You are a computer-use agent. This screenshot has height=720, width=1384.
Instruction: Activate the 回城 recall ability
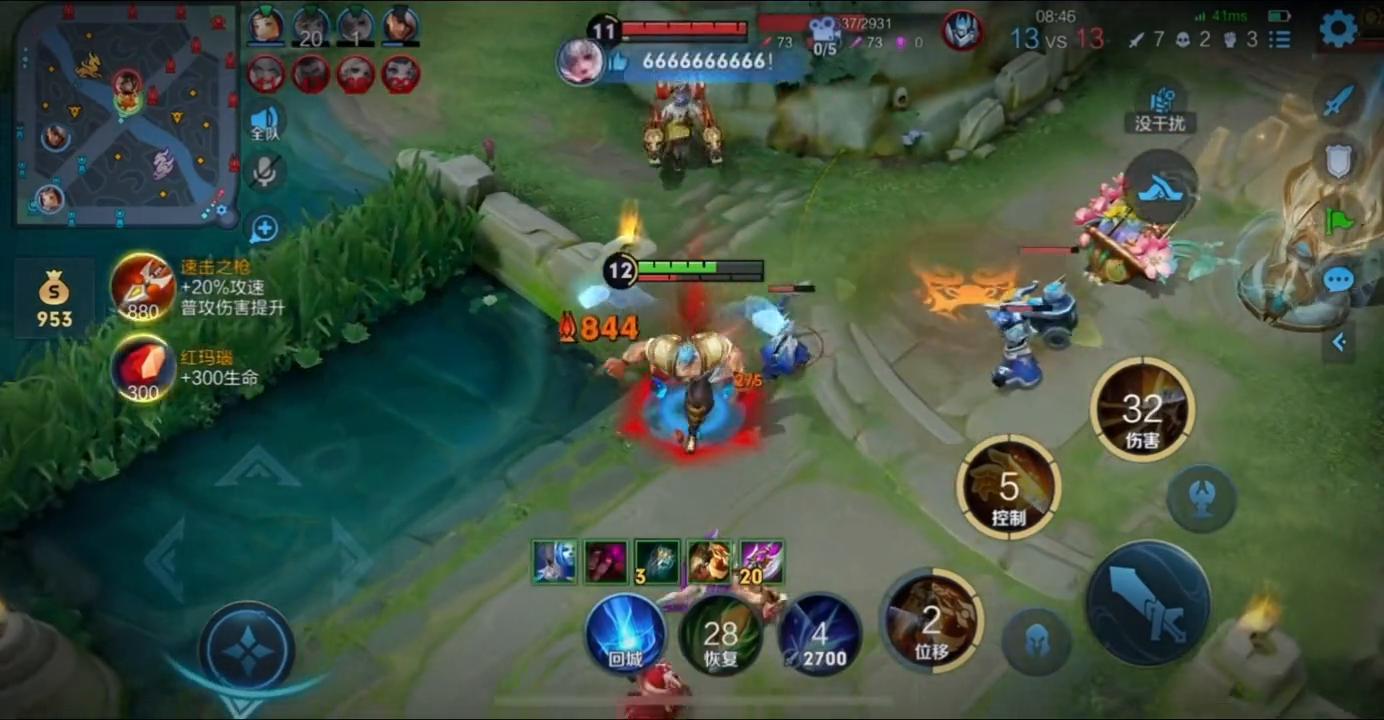(625, 634)
